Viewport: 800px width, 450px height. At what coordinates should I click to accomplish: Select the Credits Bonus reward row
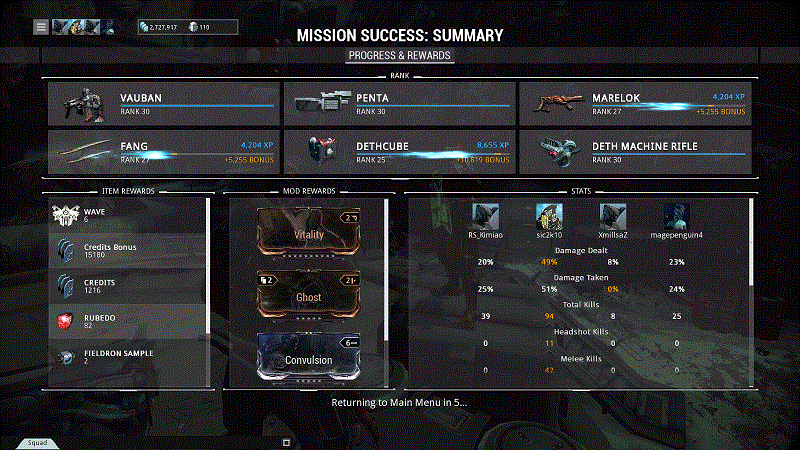tap(128, 250)
